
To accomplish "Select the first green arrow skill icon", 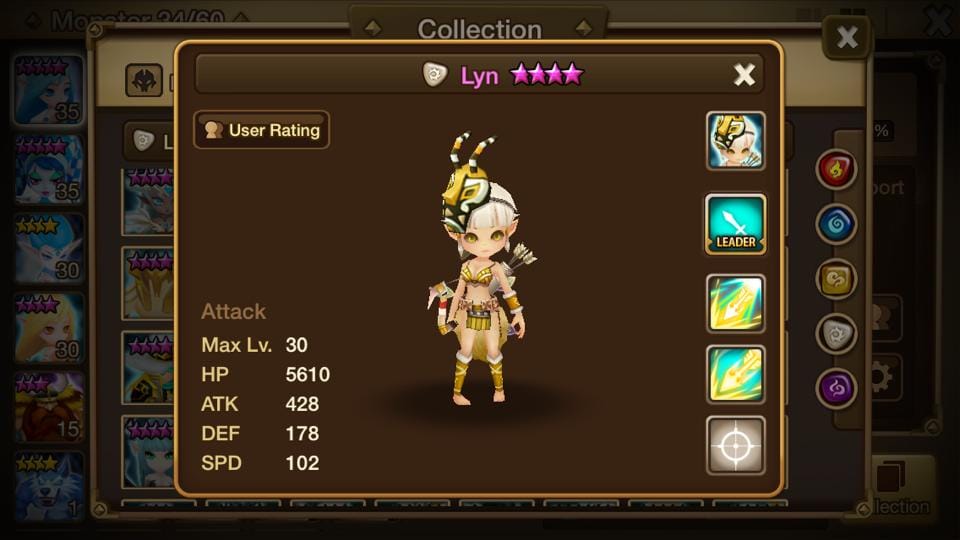I will pyautogui.click(x=736, y=304).
